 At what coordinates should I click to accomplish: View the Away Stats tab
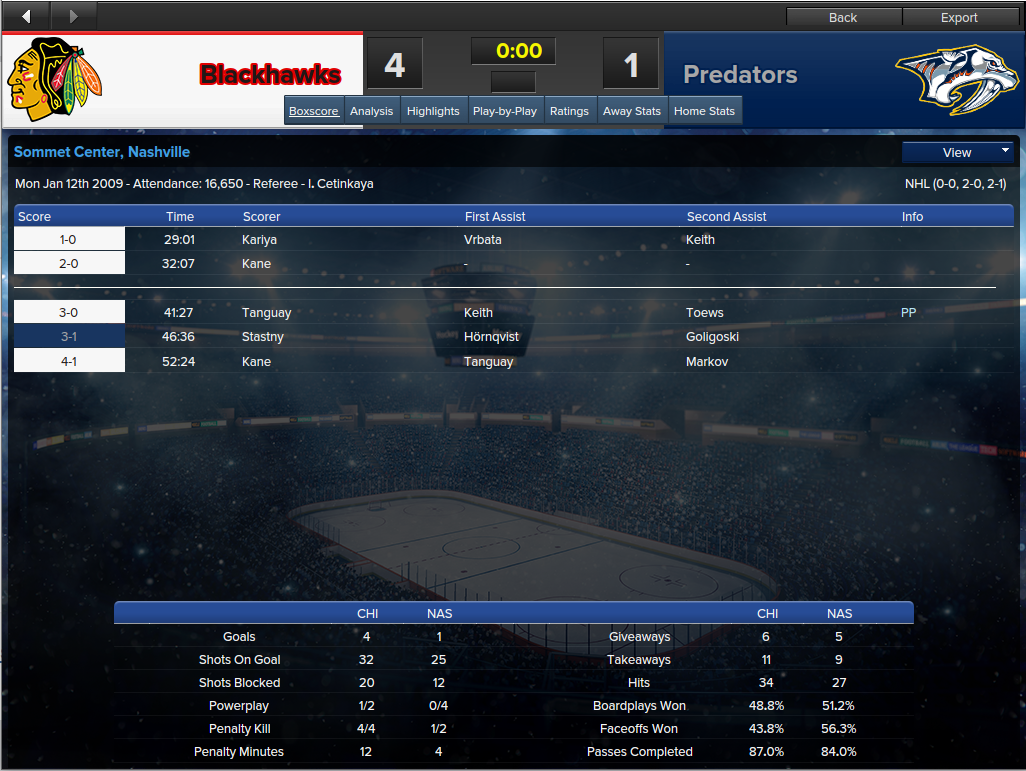(x=632, y=111)
